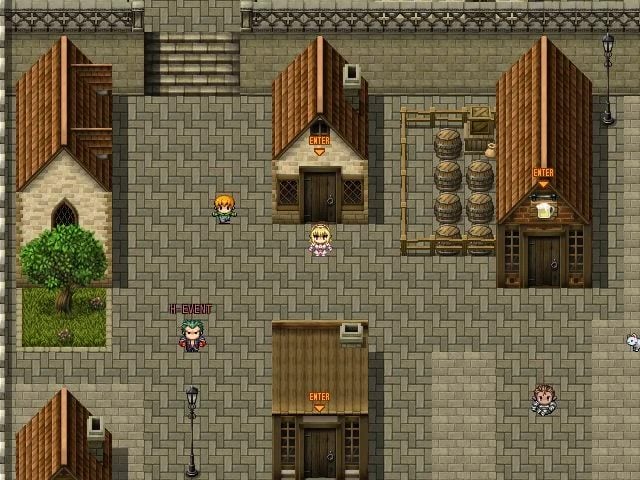
Task: Click the H-EVENT label over the green-haired character
Action: [x=190, y=310]
